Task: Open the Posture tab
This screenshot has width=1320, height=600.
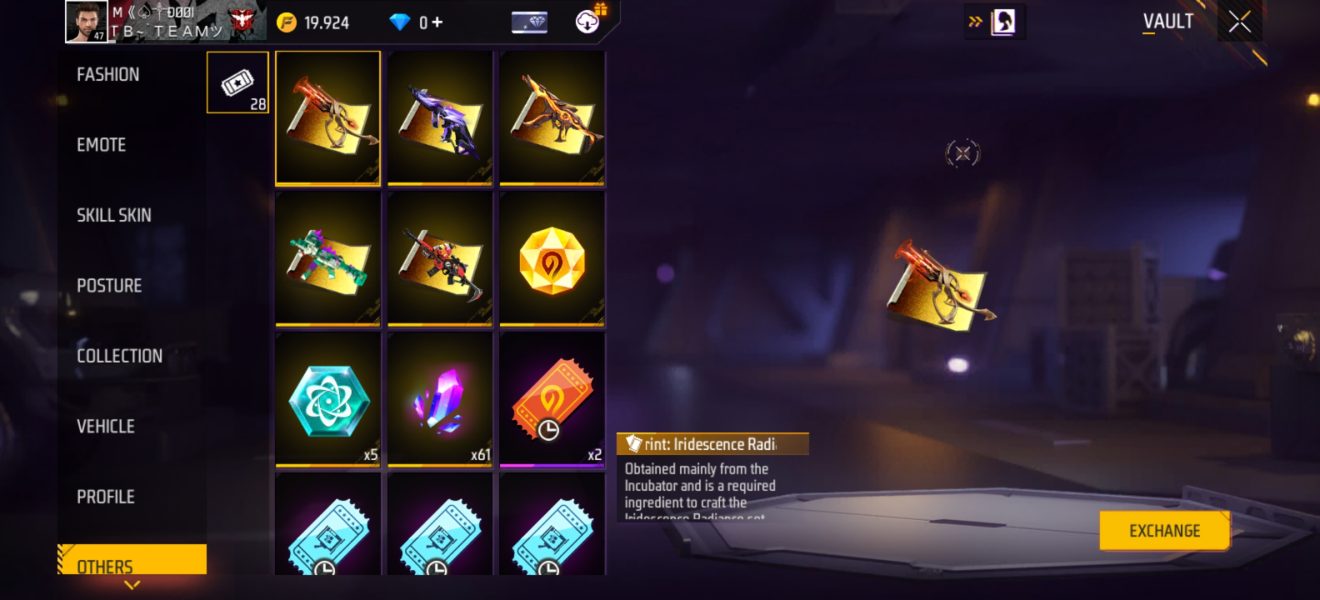Action: [x=109, y=286]
